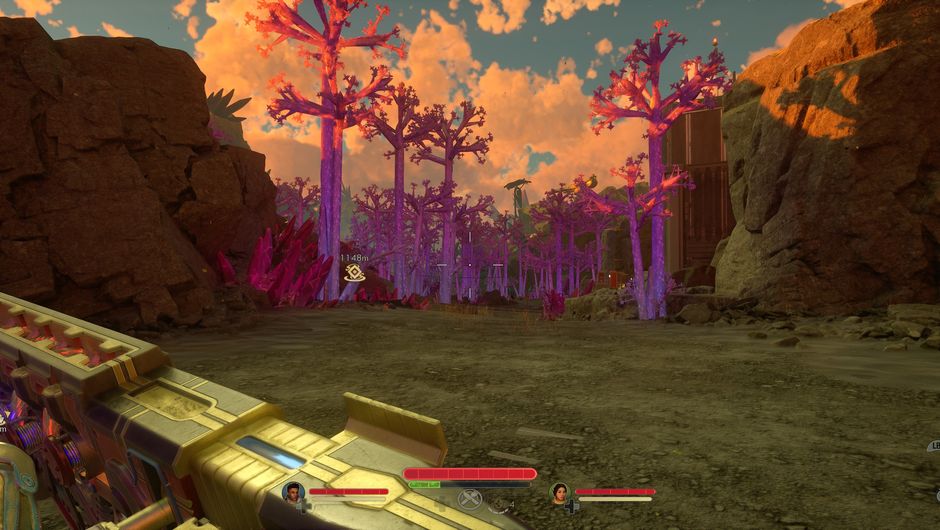Select the female companion portrait
This screenshot has width=940, height=530.
pos(559,492)
